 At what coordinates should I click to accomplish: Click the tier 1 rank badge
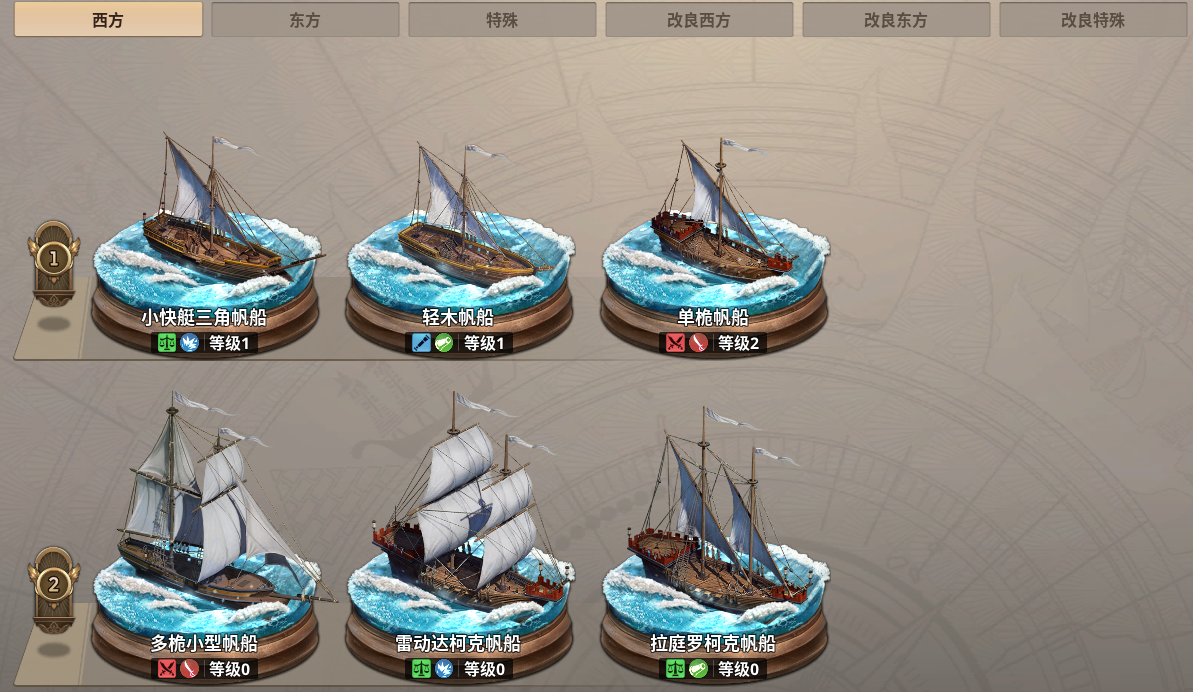[53, 259]
